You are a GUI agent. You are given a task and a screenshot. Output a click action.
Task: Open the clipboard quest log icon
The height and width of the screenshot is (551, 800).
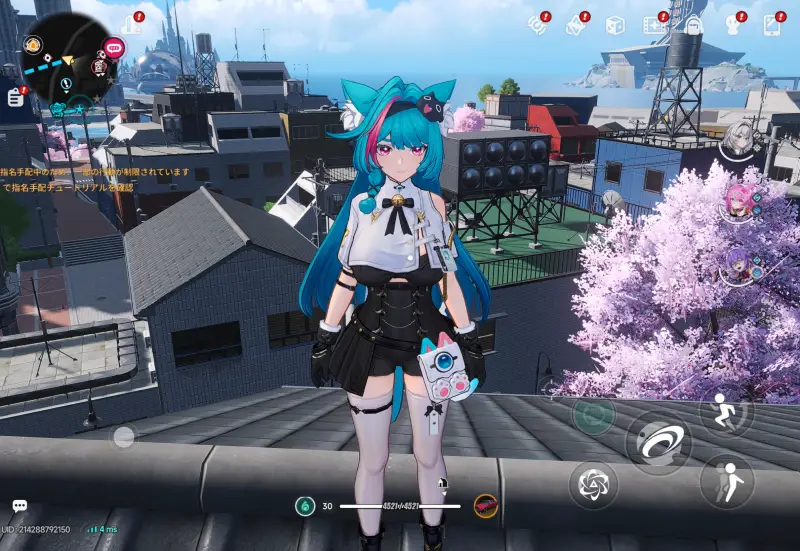coord(17,96)
